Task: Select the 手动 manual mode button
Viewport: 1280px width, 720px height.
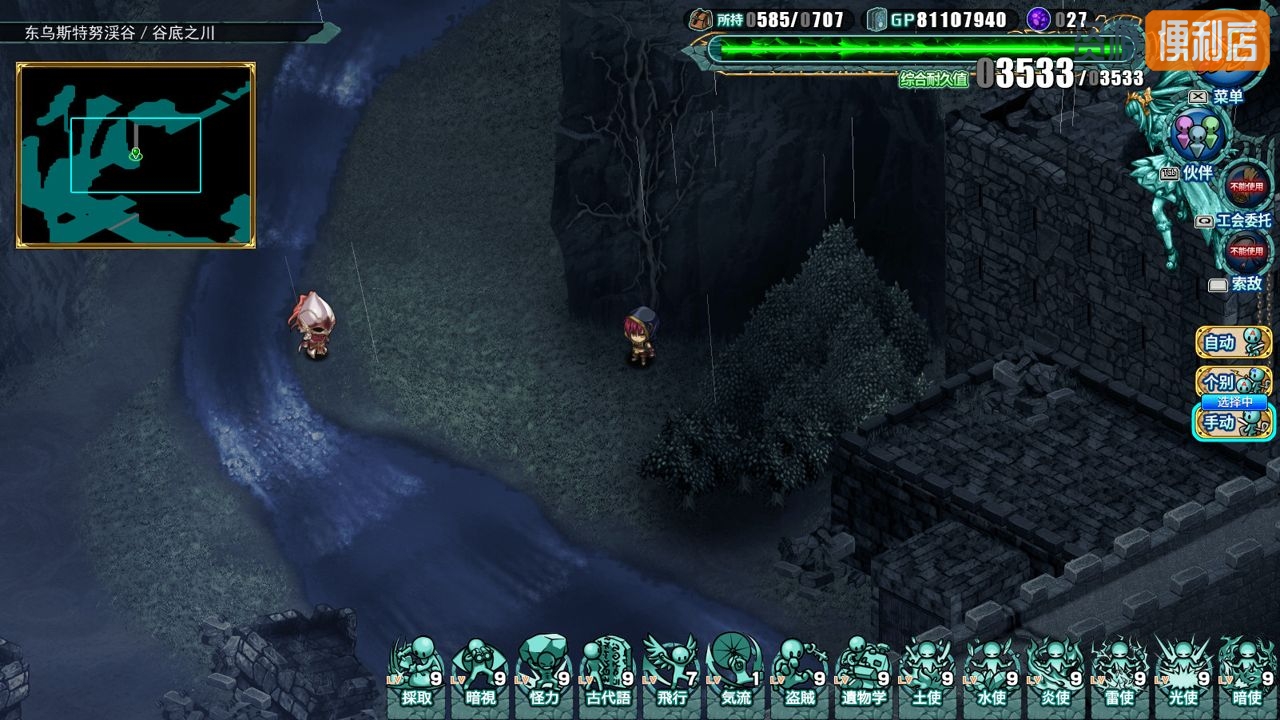Action: pos(1233,422)
